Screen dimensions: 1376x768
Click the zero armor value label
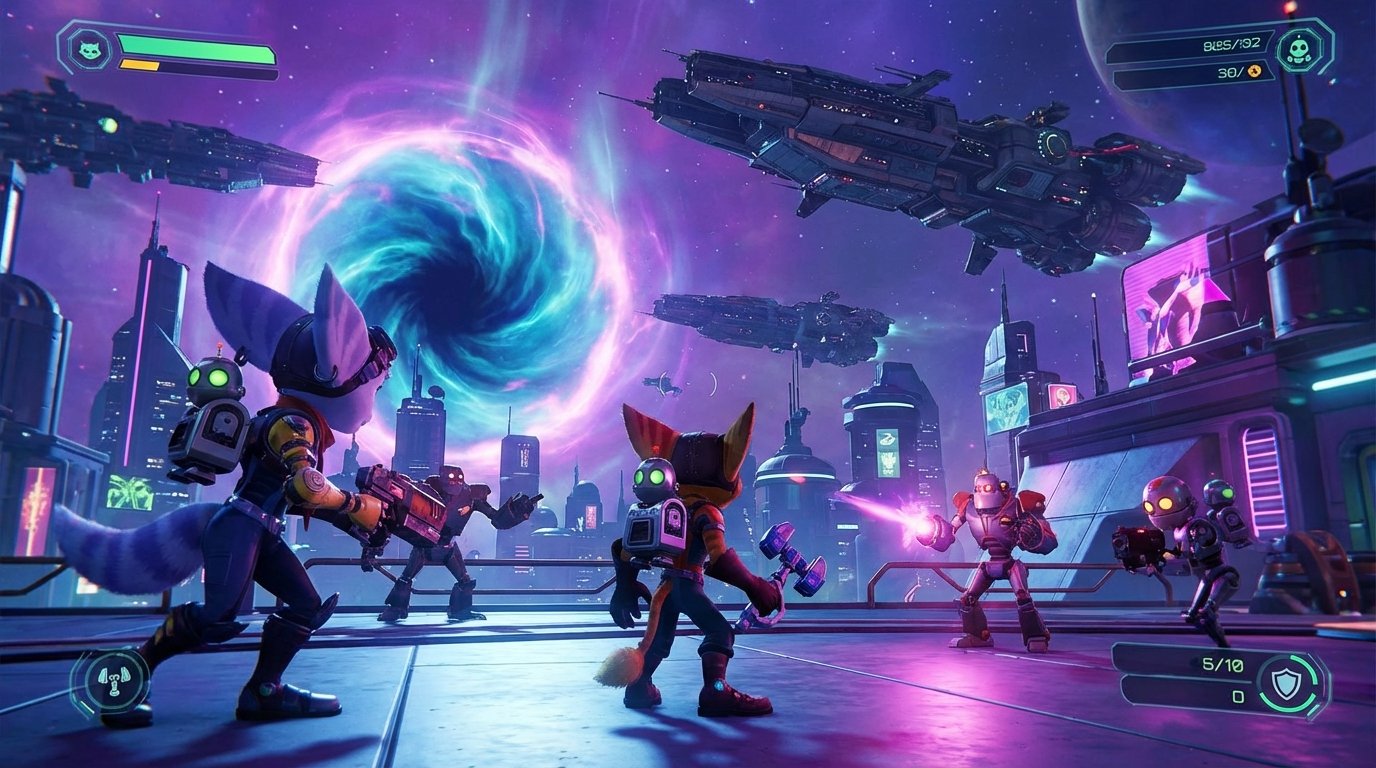[1238, 696]
